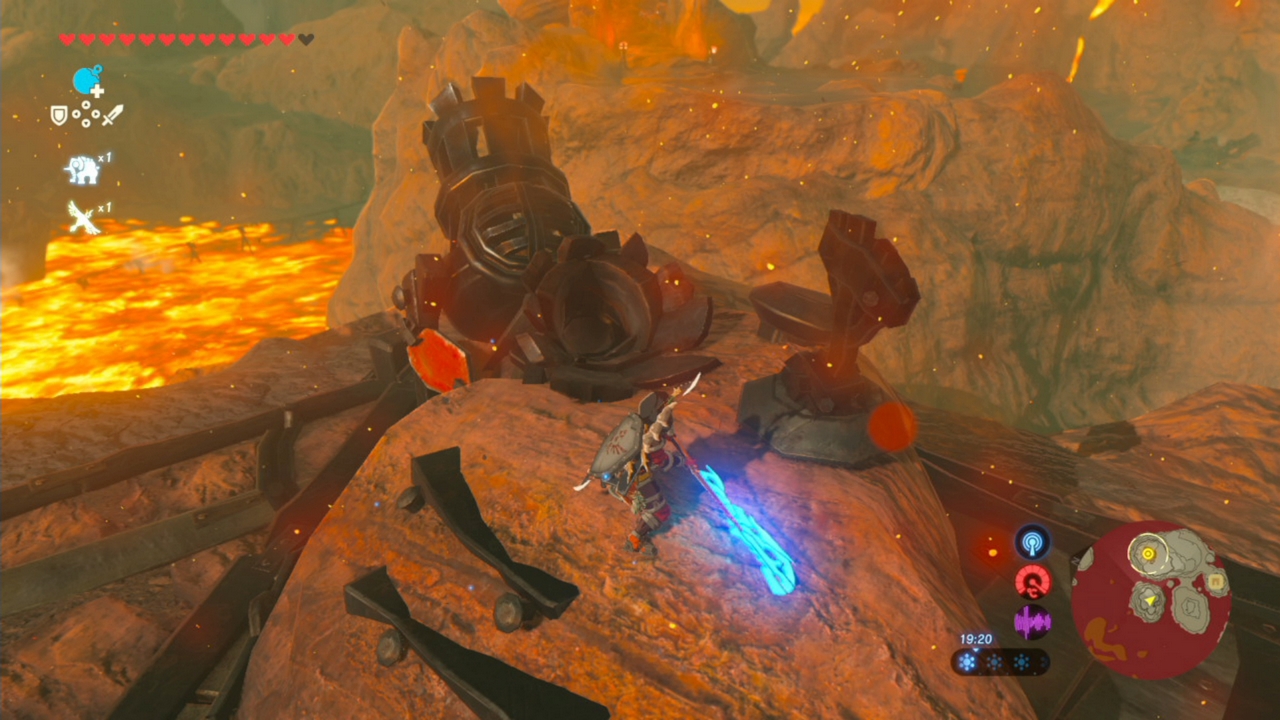The width and height of the screenshot is (1280, 720).
Task: Click the temperature gauge slider bar
Action: 1000,660
